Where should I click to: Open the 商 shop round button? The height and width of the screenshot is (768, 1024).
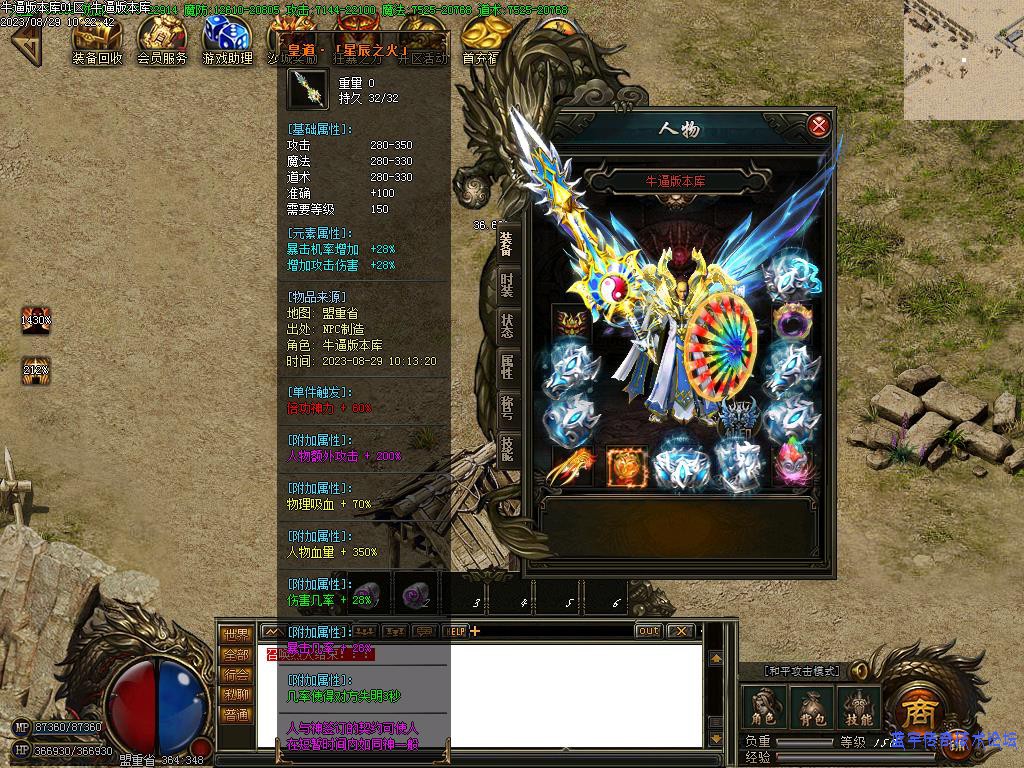click(x=915, y=712)
